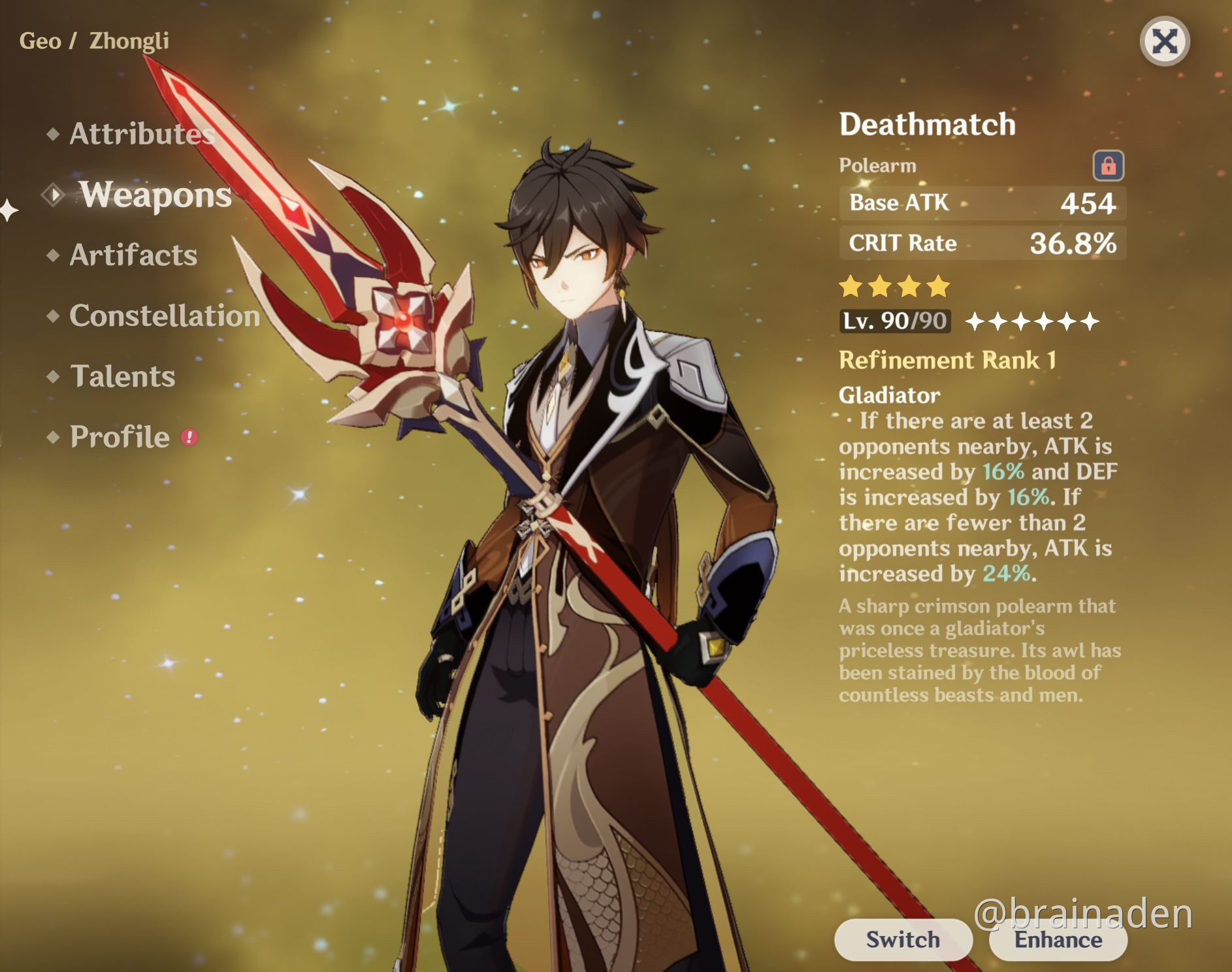Switch to the Artifacts tab
The width and height of the screenshot is (1232, 972).
[x=133, y=255]
